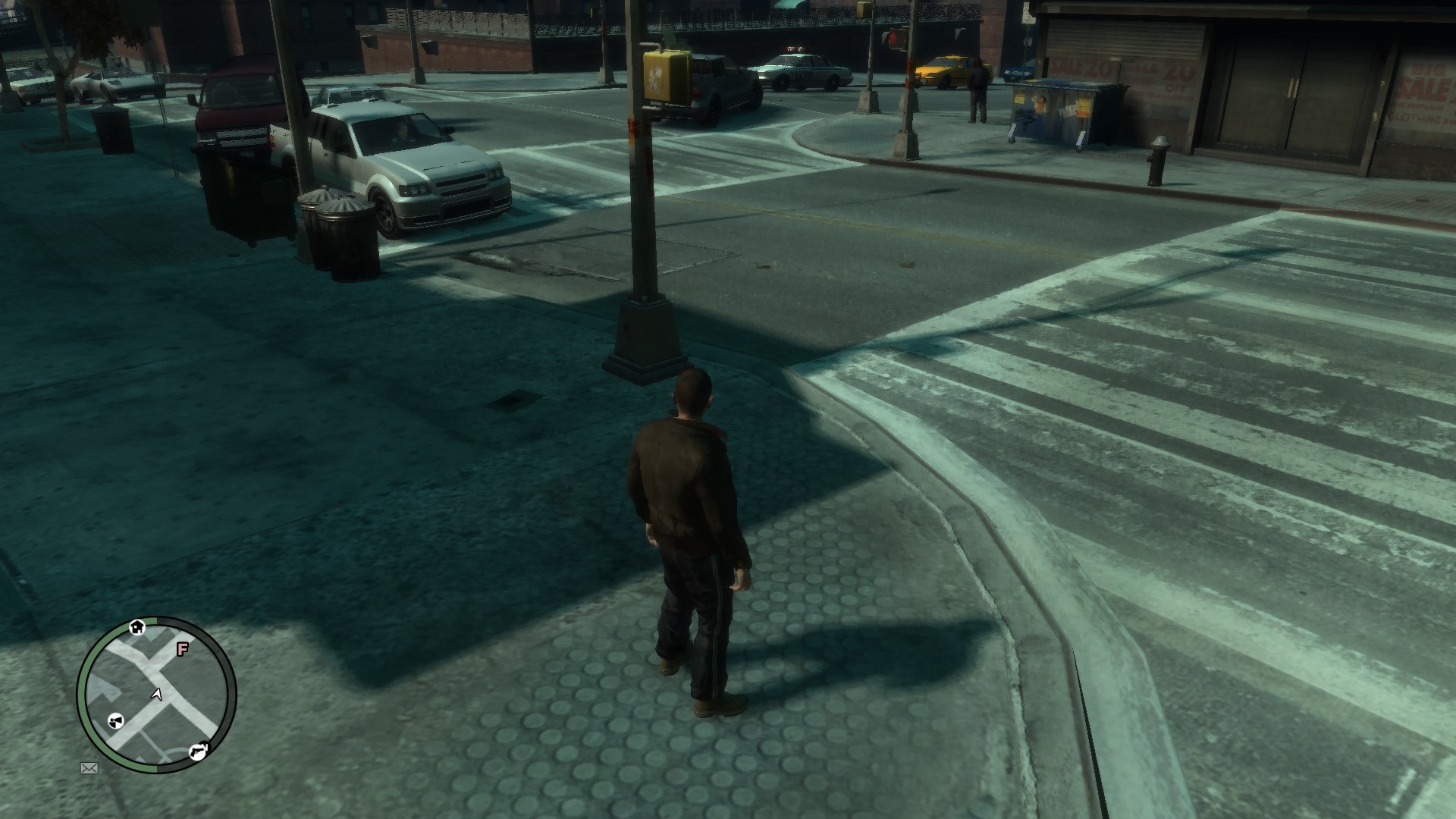Click the white player arrow at the radar center
This screenshot has width=1456, height=819.
click(x=156, y=695)
